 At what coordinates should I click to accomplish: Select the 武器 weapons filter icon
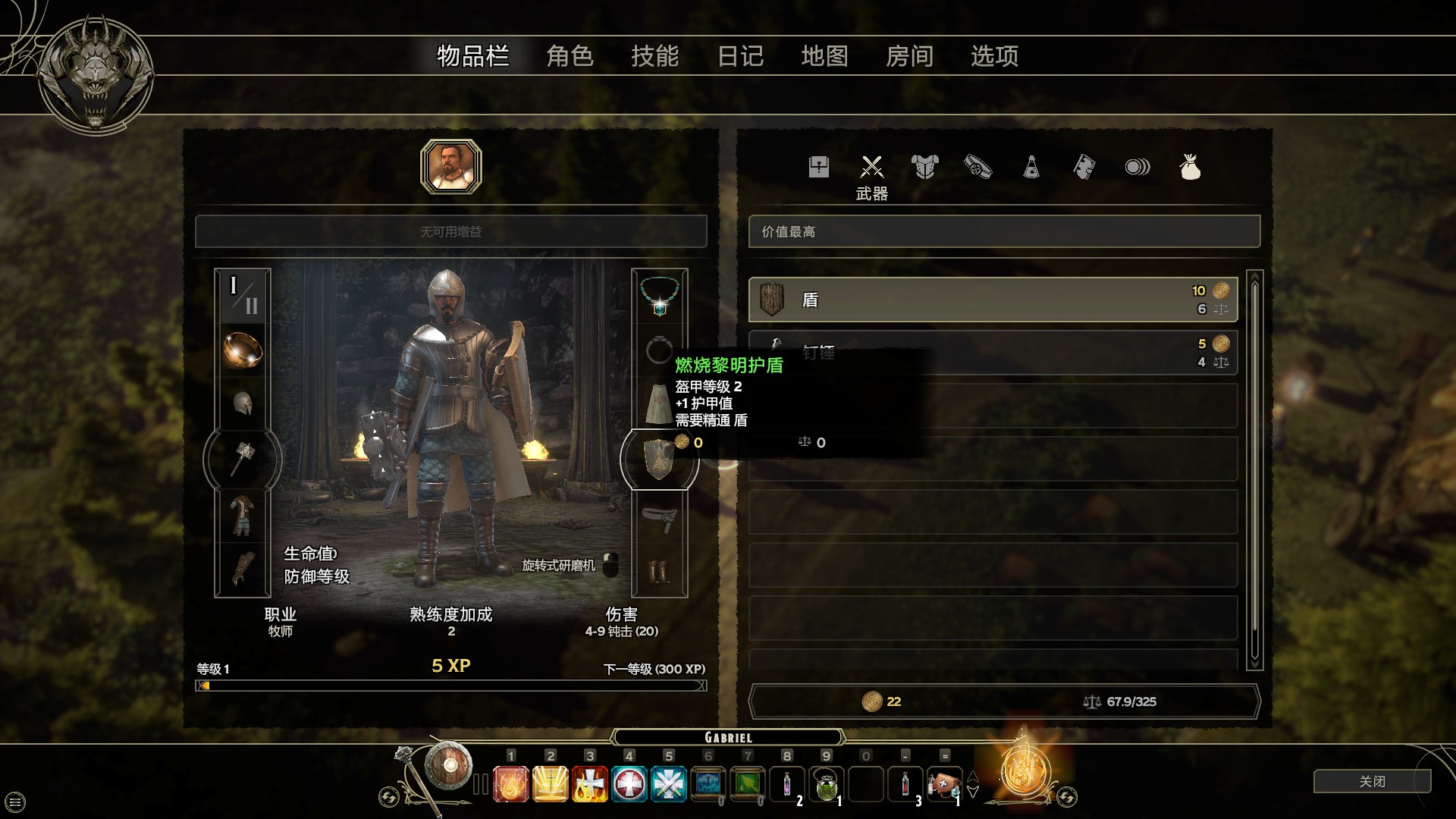pos(871,167)
